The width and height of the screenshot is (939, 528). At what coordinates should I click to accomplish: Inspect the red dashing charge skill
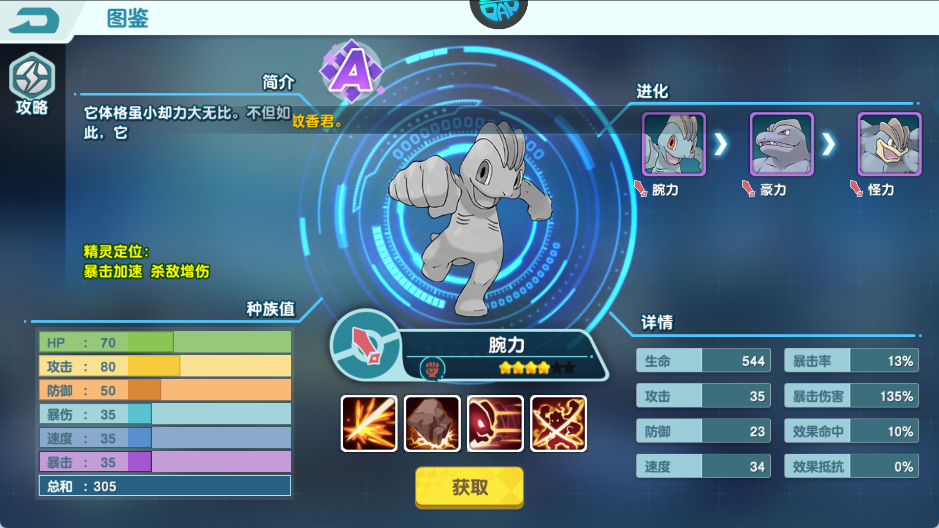(495, 423)
